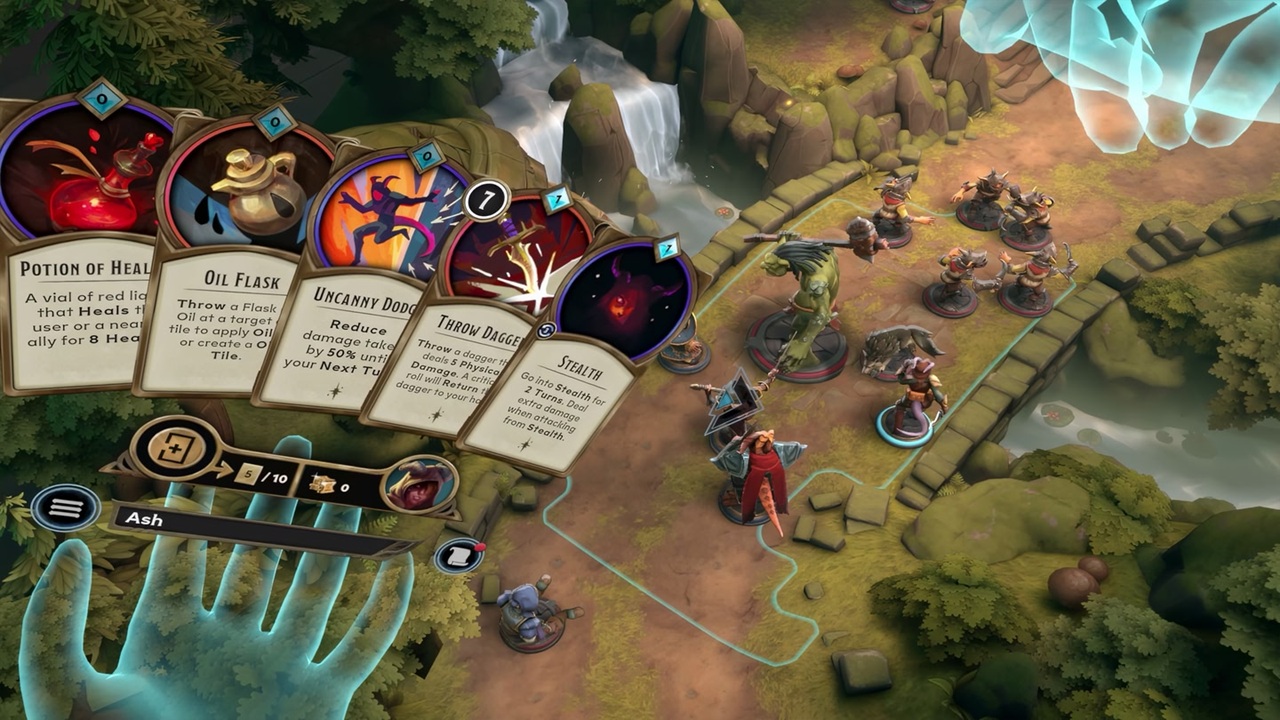The width and height of the screenshot is (1280, 720).
Task: Open the hamburger menu button
Action: tap(65, 508)
